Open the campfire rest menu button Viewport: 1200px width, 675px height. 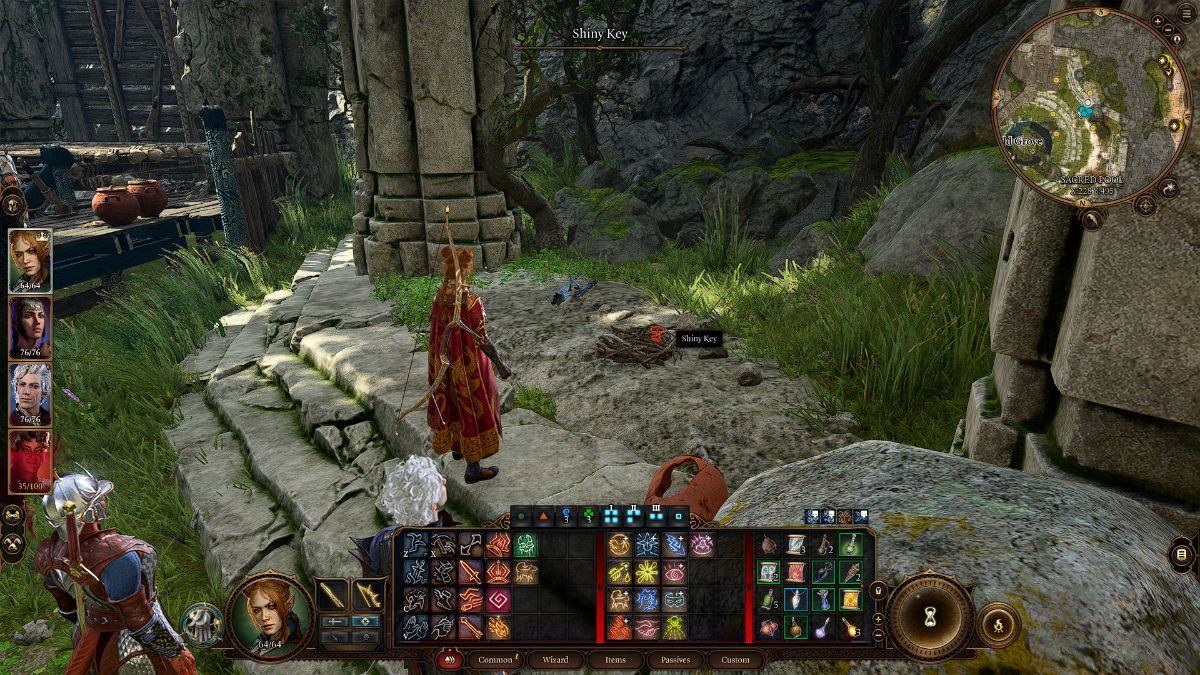tap(997, 624)
